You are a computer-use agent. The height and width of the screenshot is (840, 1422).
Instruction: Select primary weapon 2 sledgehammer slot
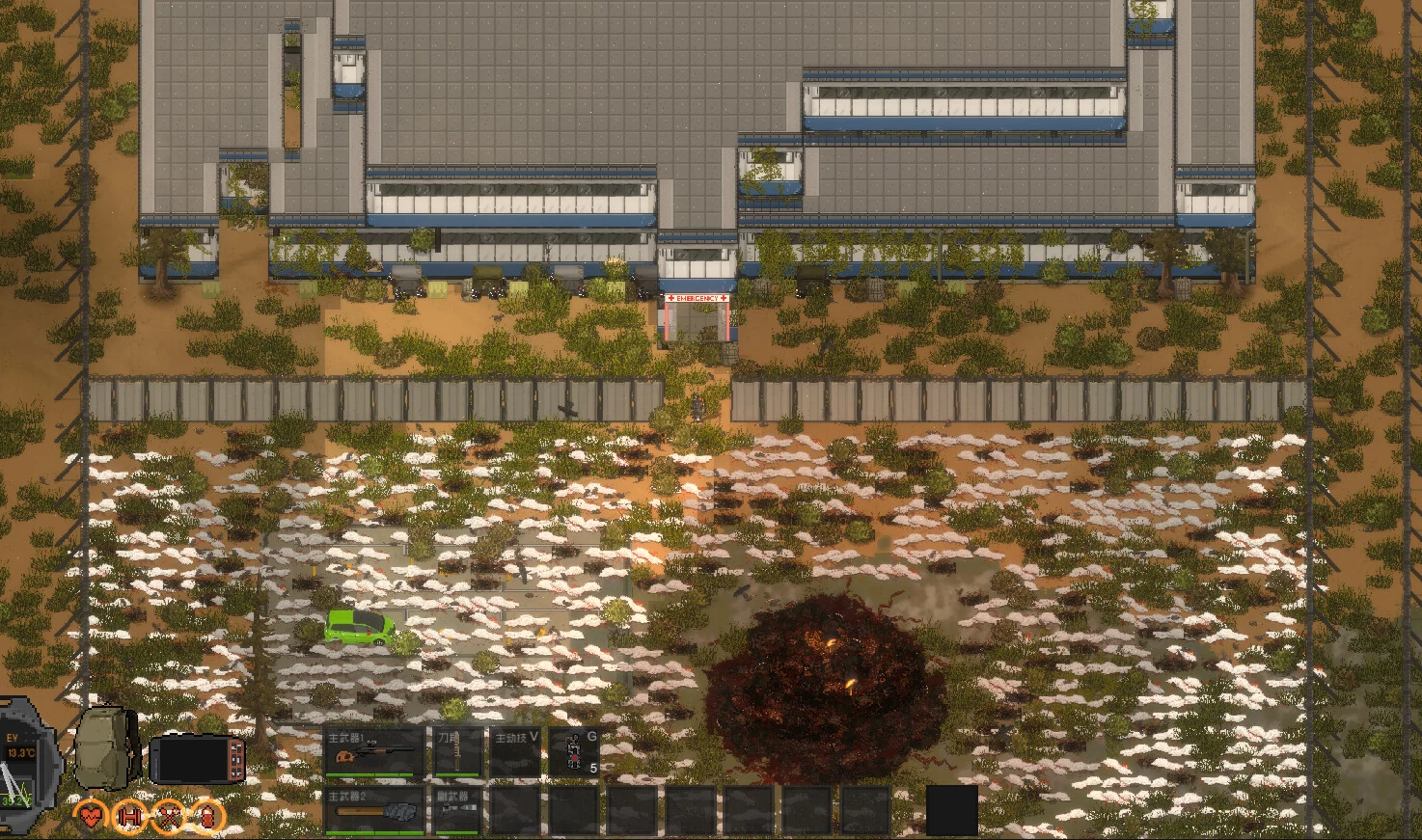point(374,810)
